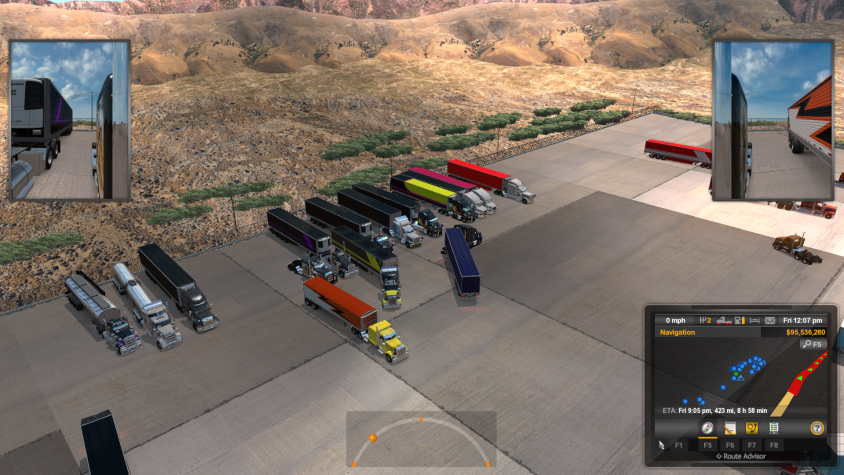
Task: Show the truck diagnostics checklist tab
Action: coord(773,428)
